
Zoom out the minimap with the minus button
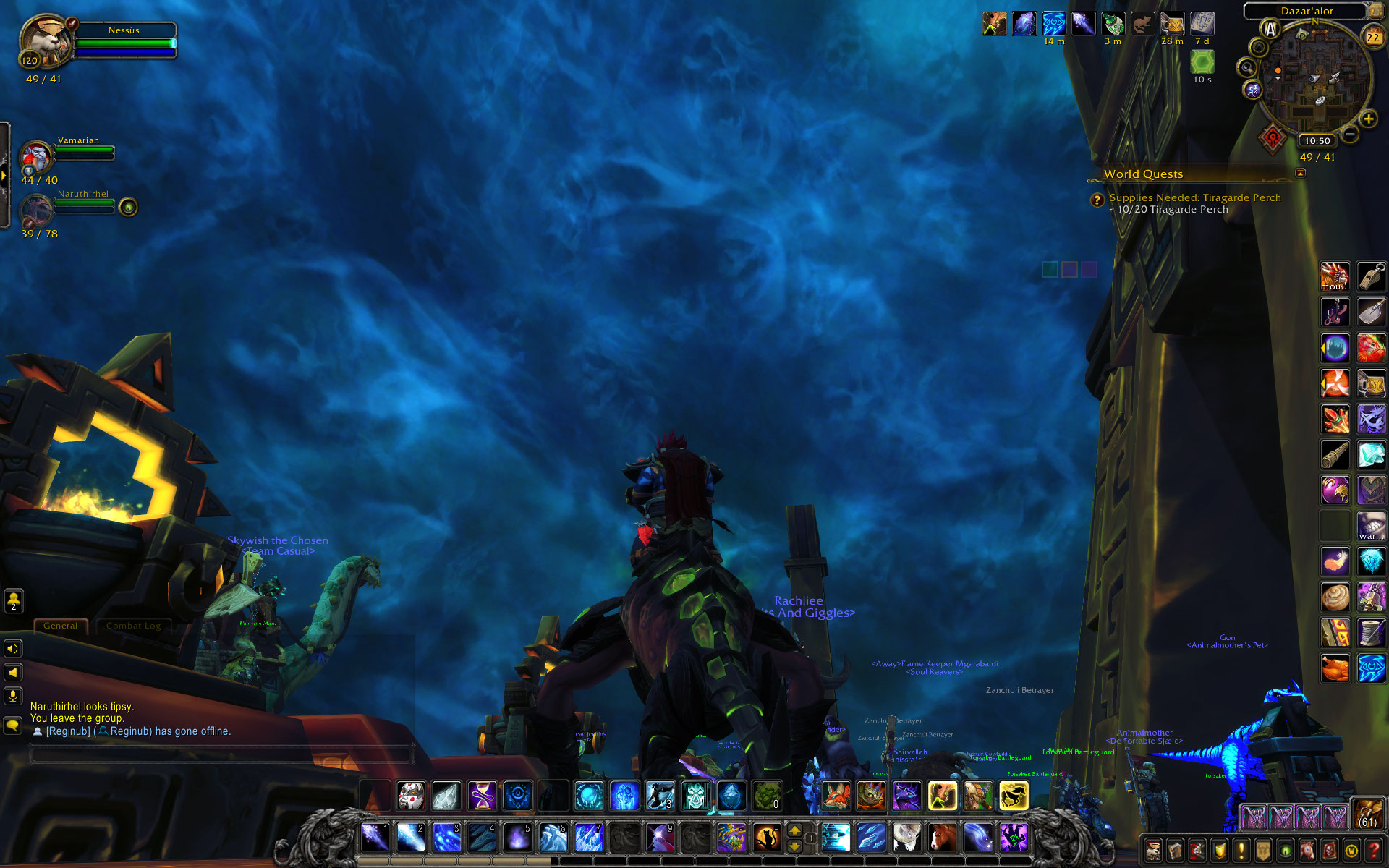[1350, 134]
